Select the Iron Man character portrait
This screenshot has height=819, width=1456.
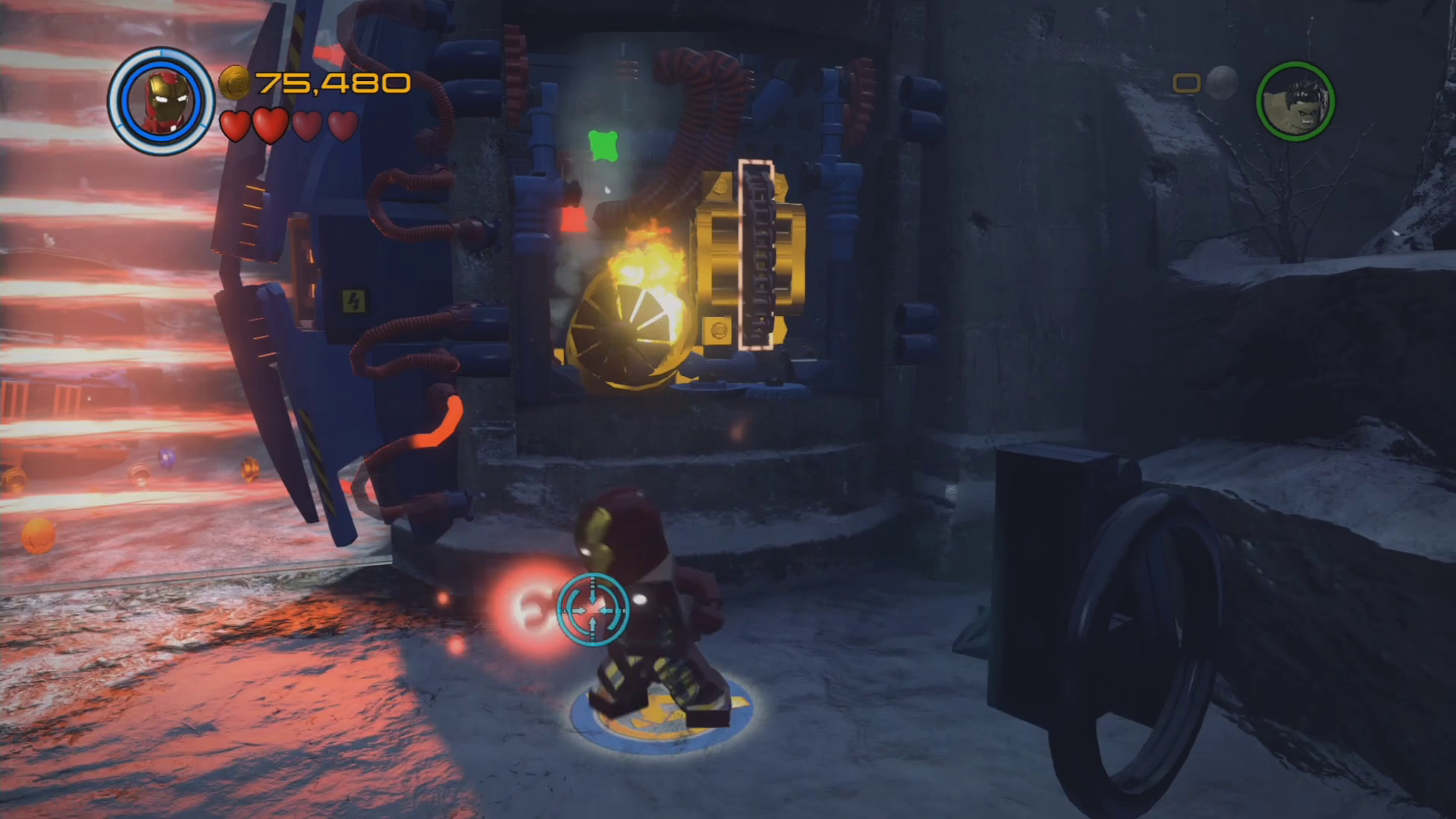tap(161, 102)
